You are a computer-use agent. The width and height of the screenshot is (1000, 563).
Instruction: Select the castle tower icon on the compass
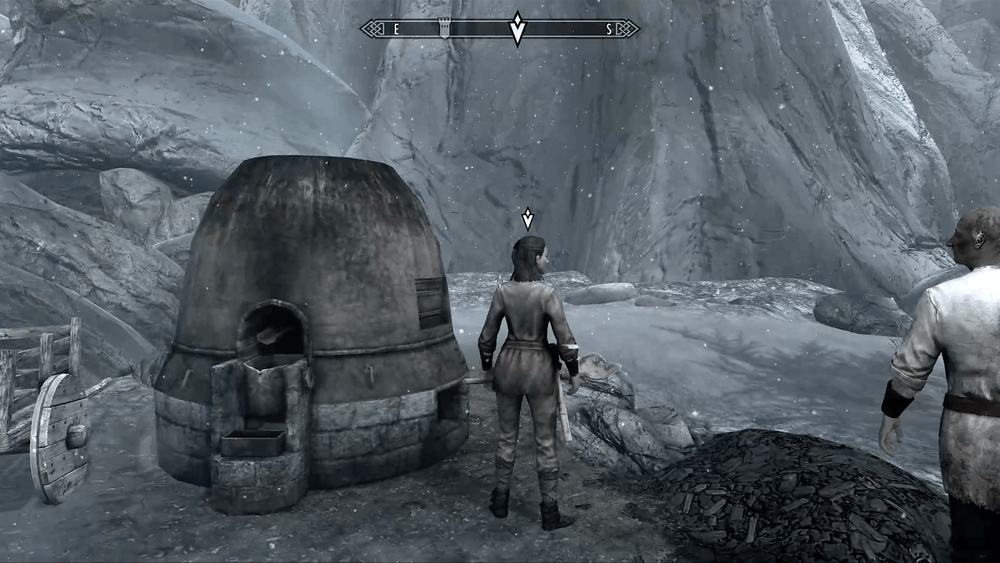445,29
